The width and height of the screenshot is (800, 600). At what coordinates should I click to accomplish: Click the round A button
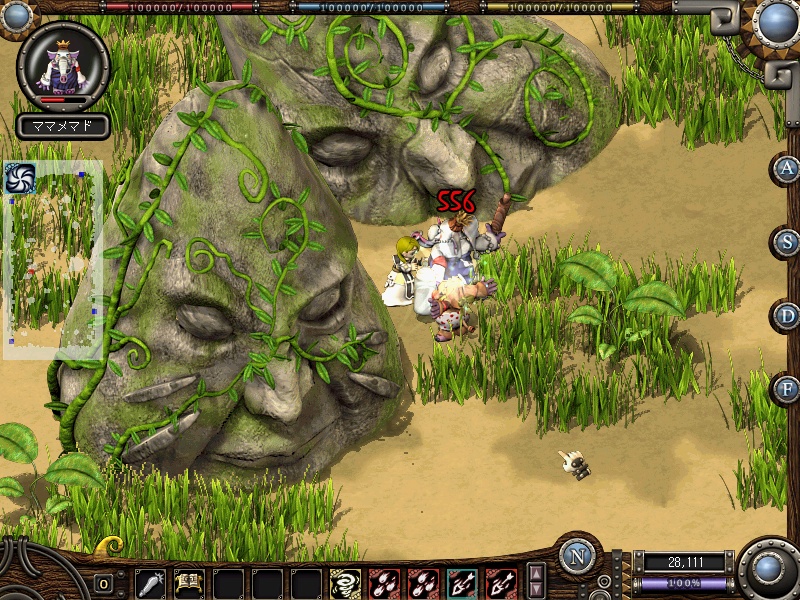point(787,168)
